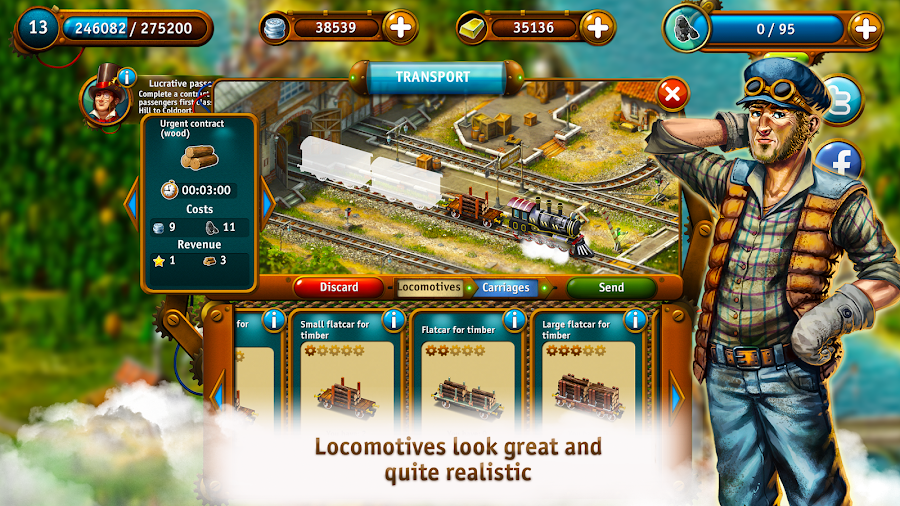Viewport: 900px width, 506px height.
Task: Show info for Large flatcar for timber
Action: [635, 320]
